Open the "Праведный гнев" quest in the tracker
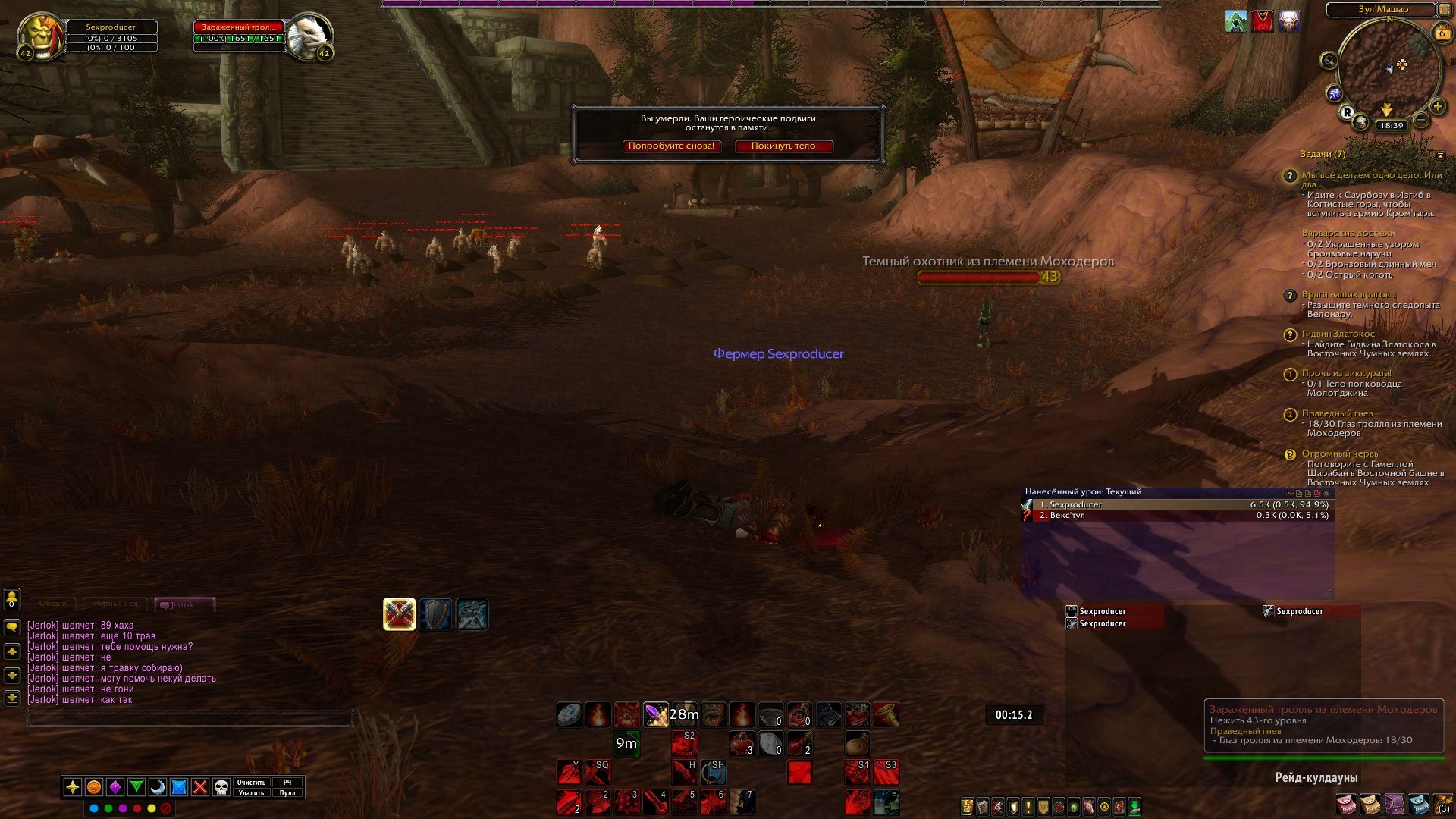 click(1337, 413)
